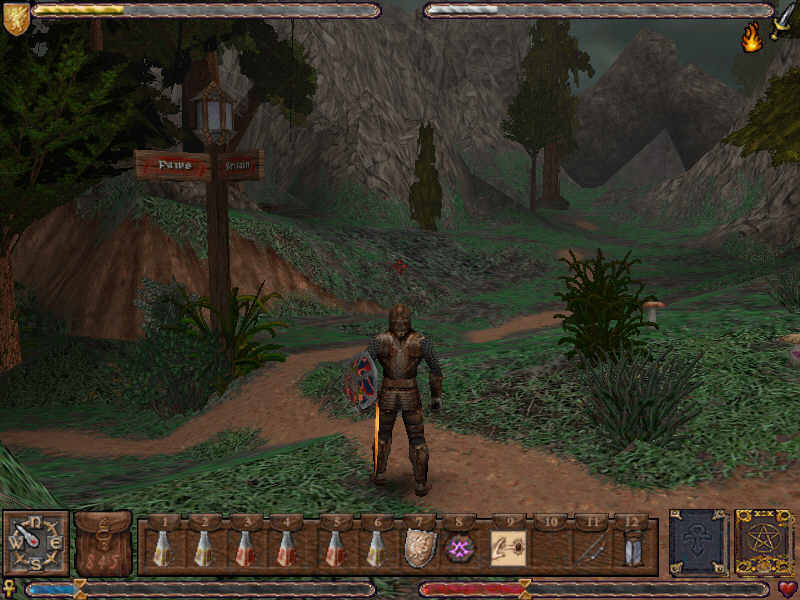Screen dimensions: 800x600
Task: Open the parchment scroll in slot 9
Action: [x=506, y=548]
